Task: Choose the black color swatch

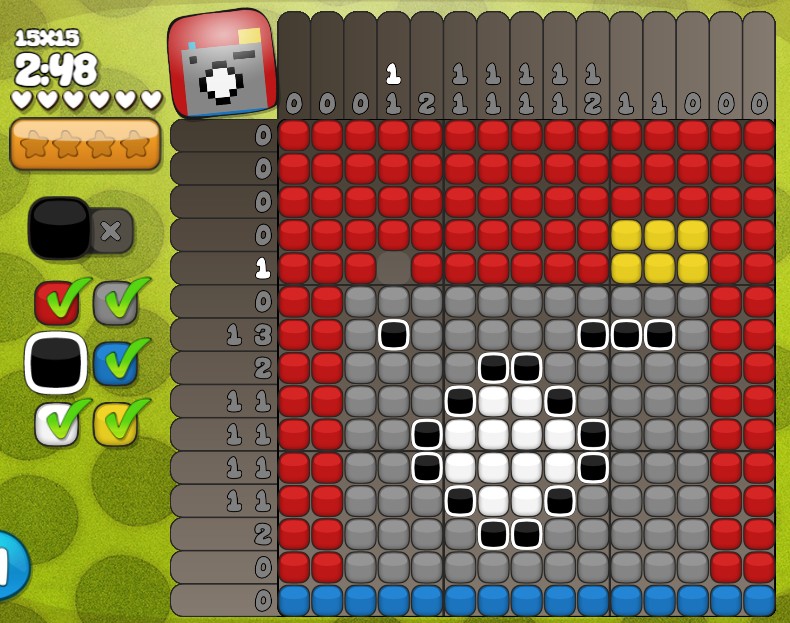Action: coord(56,363)
